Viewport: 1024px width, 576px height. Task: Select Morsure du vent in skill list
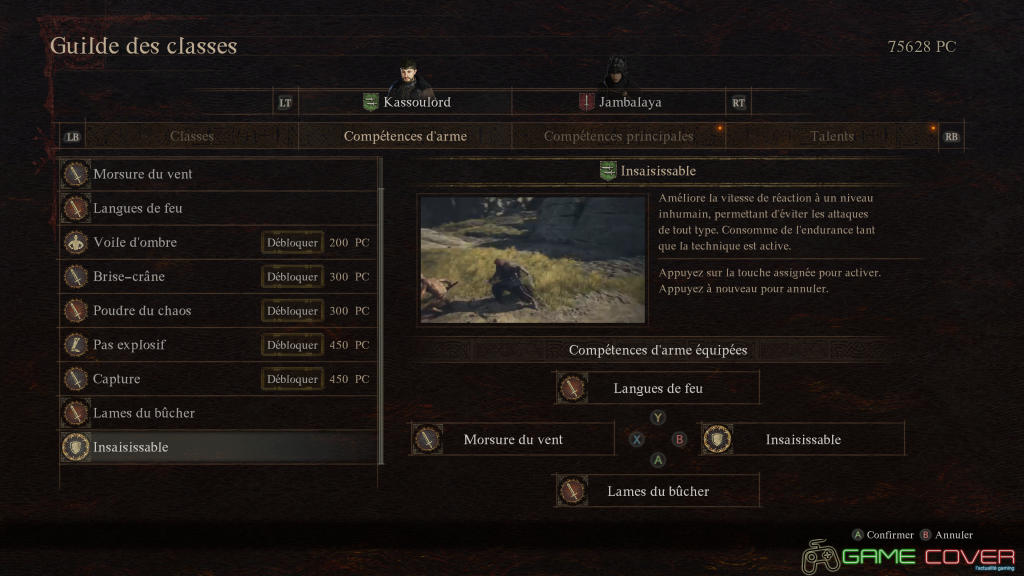218,174
